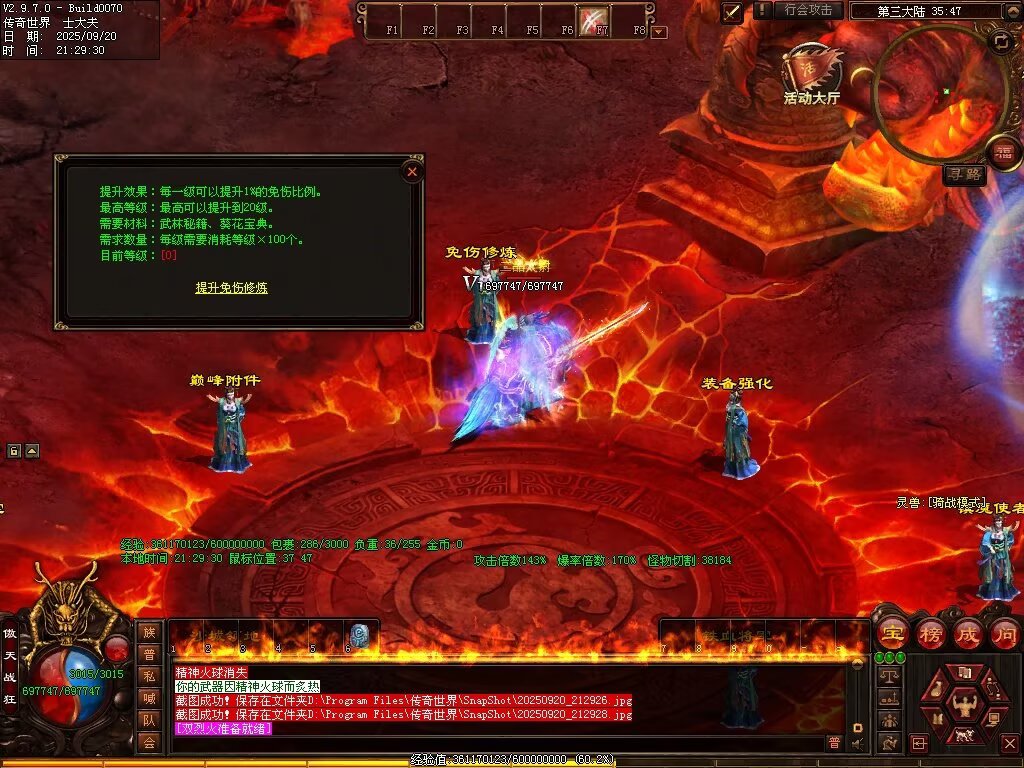Click the 寻路 pathfinding button
The height and width of the screenshot is (768, 1024).
[x=964, y=175]
